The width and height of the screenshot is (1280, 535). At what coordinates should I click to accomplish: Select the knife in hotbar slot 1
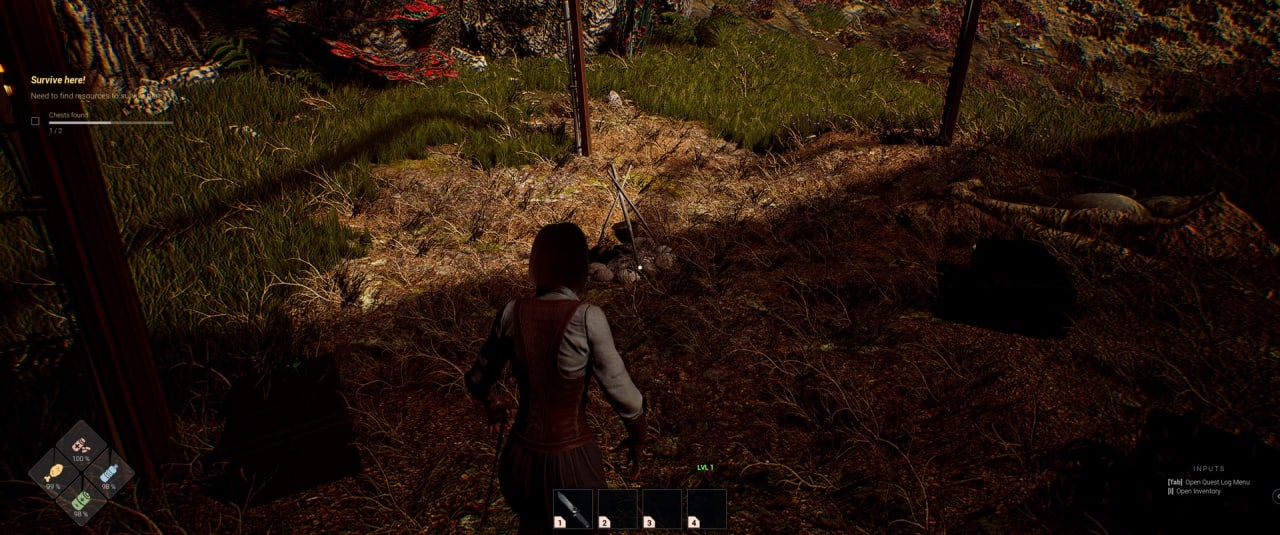(x=573, y=508)
